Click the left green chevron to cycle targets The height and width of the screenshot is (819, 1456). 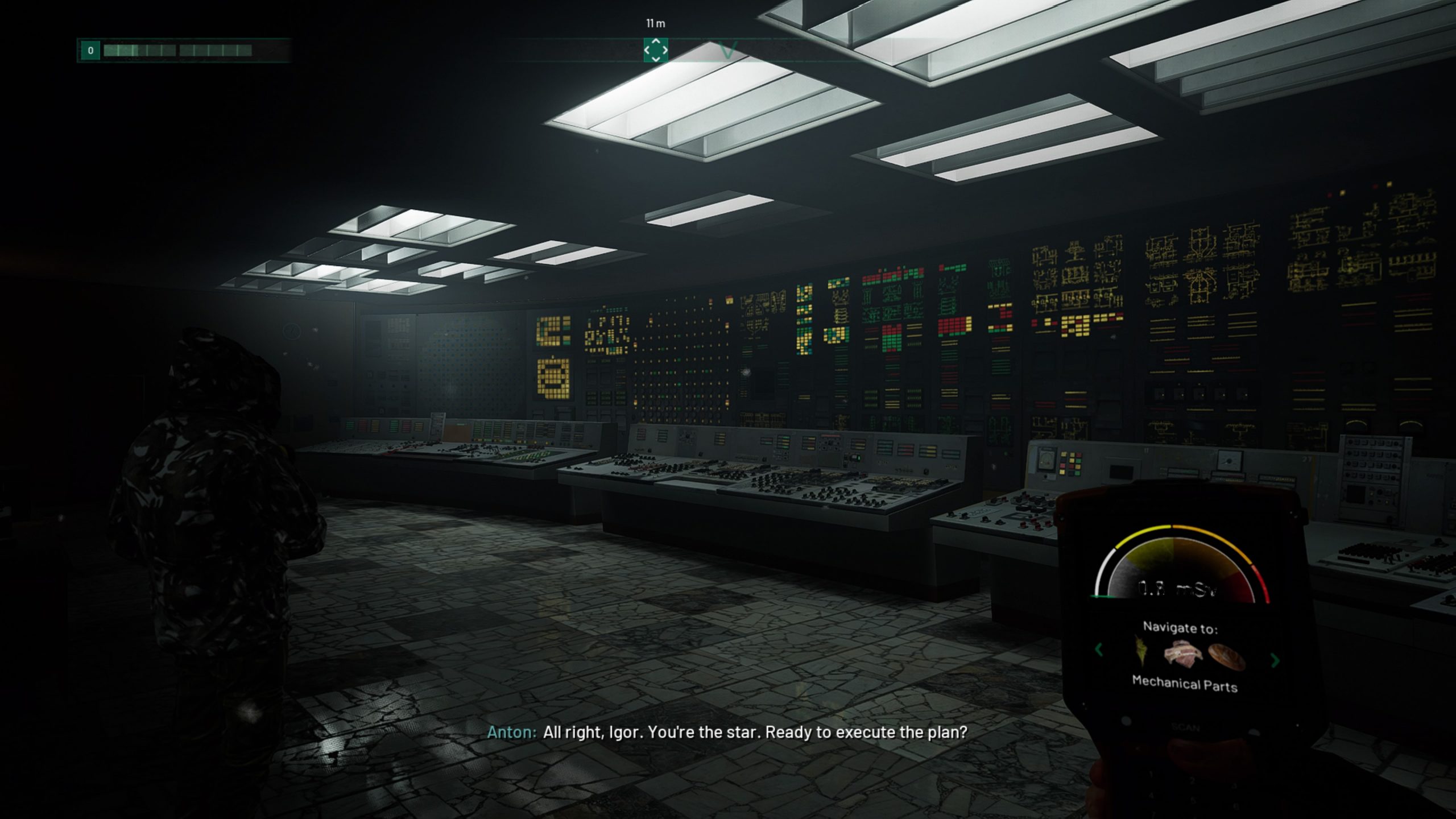pyautogui.click(x=1099, y=650)
